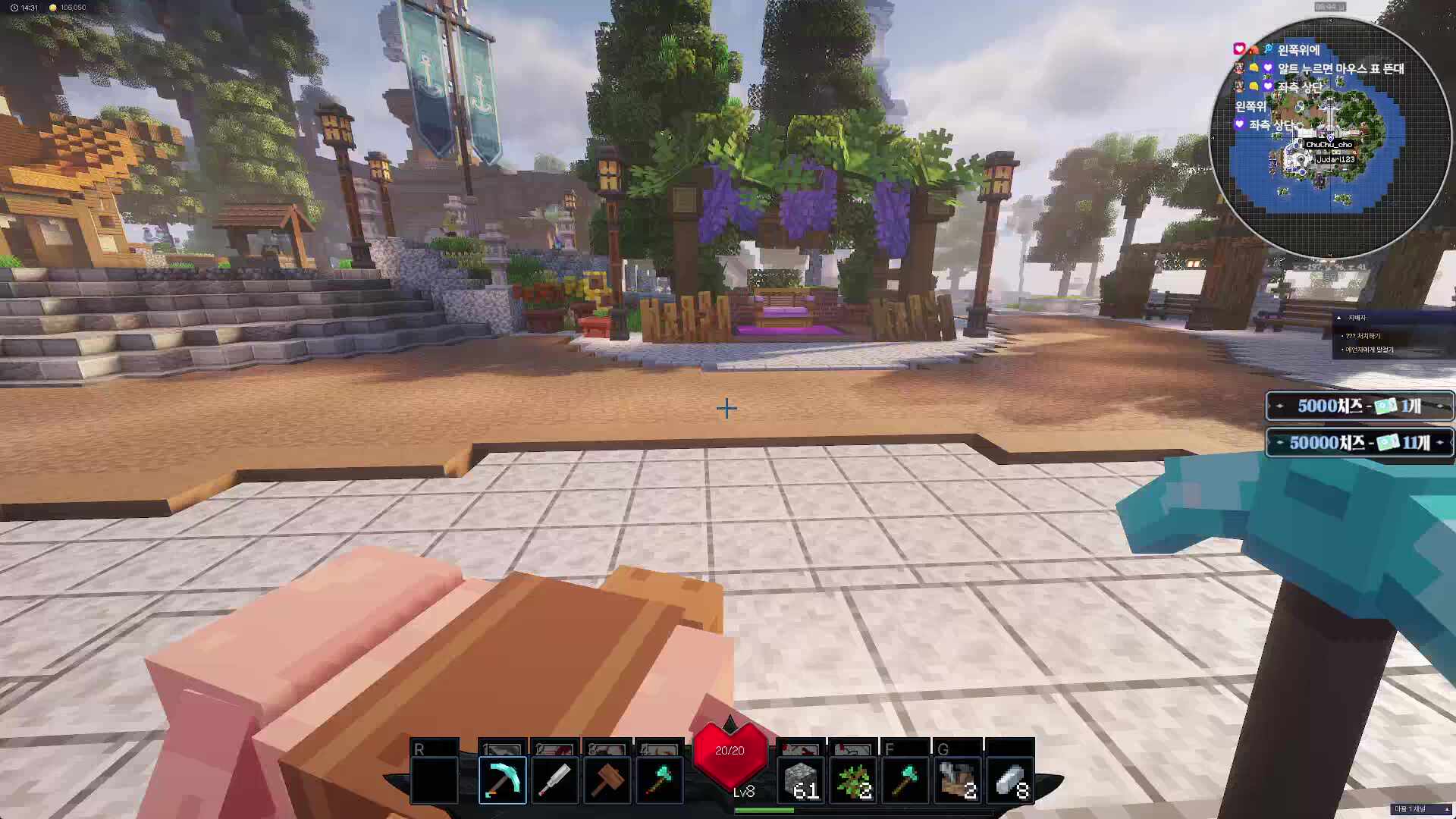Click the ChuChu_cho player marker on minimap
1456x819 pixels.
tap(1329, 144)
